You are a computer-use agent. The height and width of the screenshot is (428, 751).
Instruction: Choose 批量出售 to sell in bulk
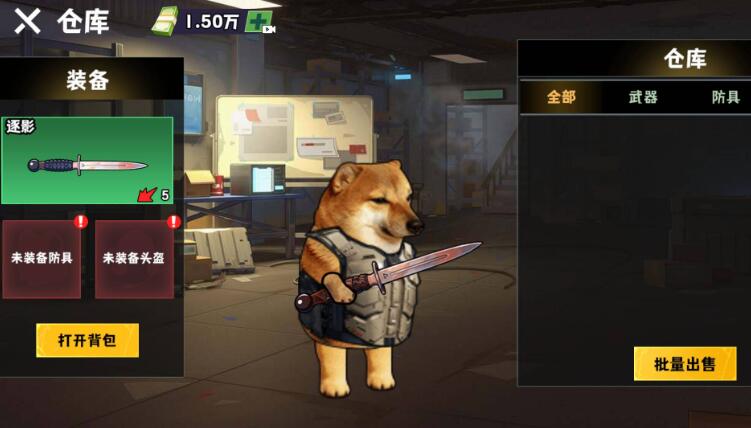[x=685, y=363]
